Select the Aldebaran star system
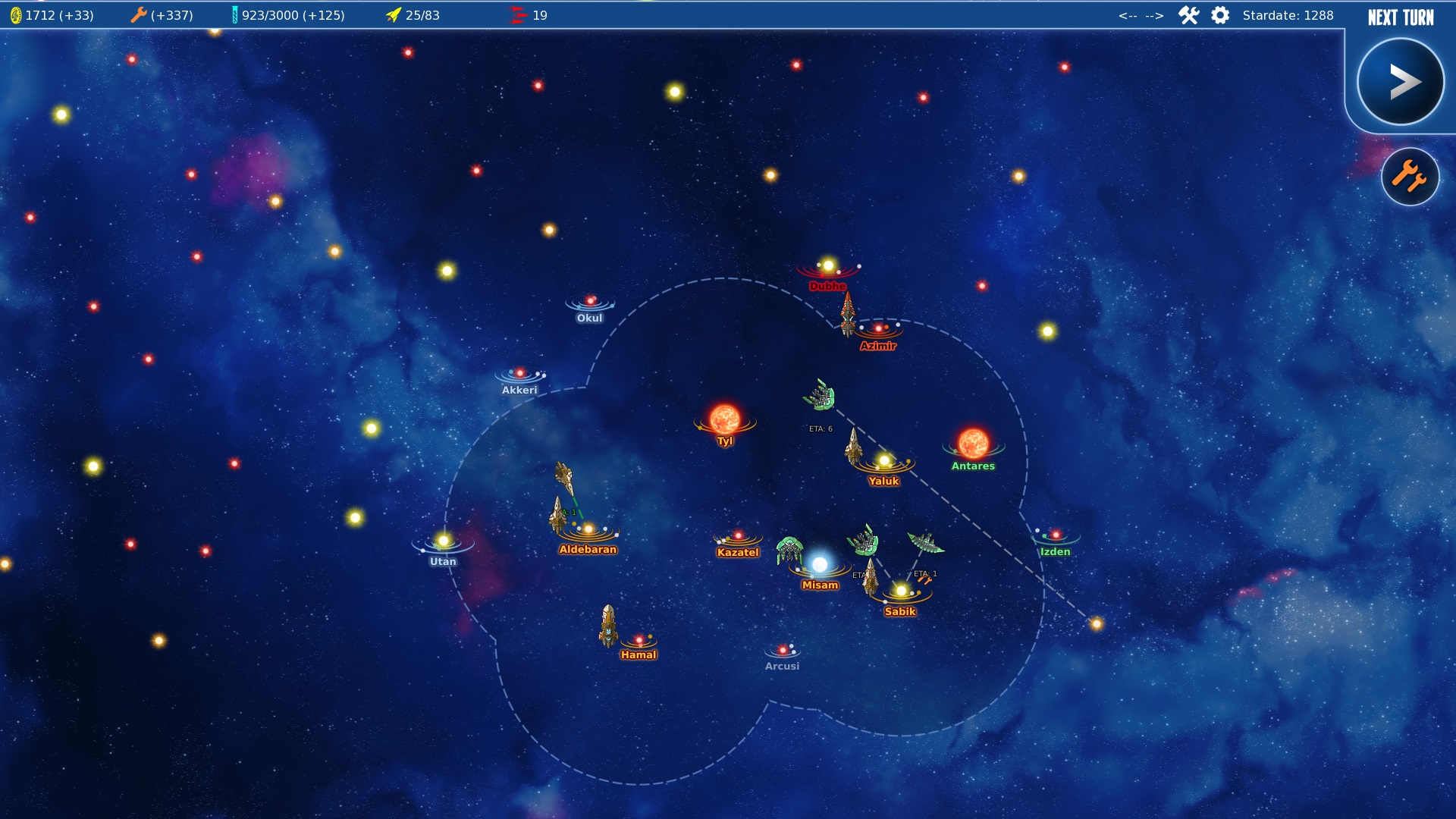1456x819 pixels. (588, 529)
